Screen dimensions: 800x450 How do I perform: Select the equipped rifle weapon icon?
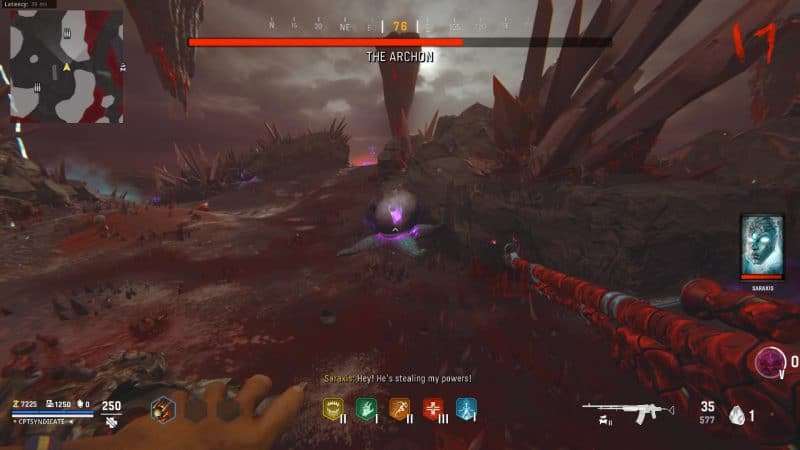[621, 411]
